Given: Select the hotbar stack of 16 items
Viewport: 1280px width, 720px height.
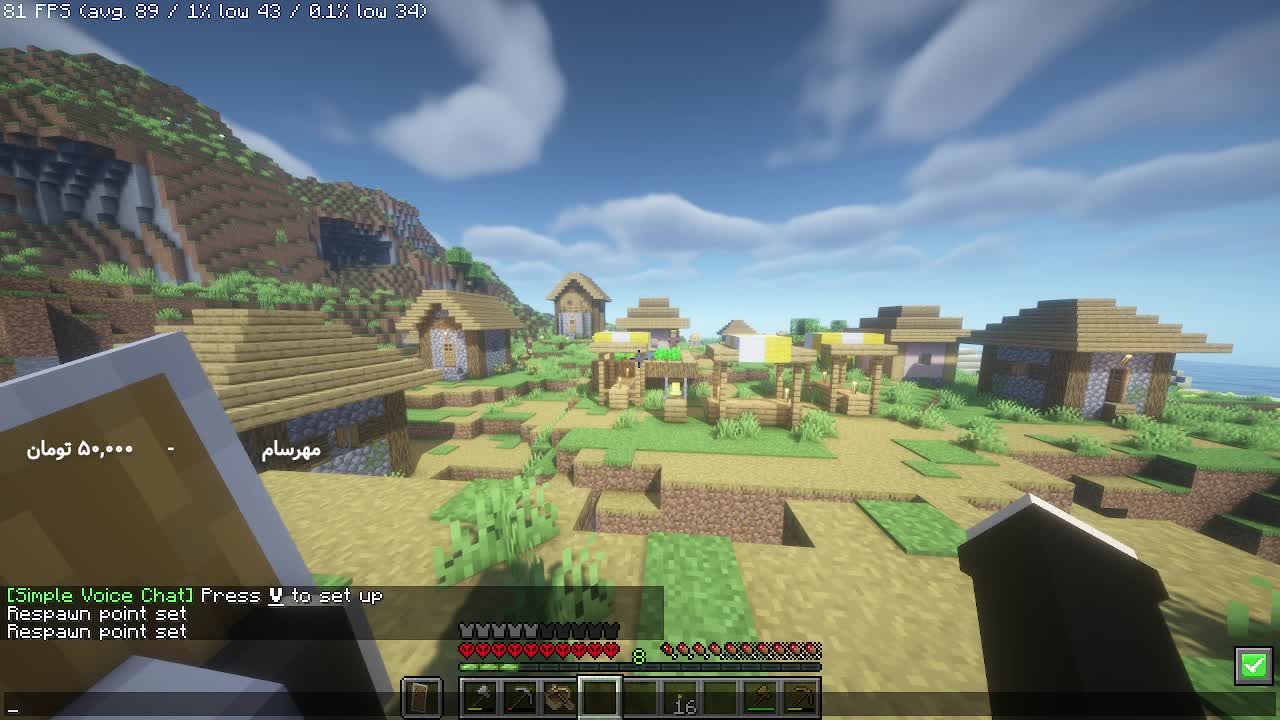Looking at the screenshot, I should pyautogui.click(x=681, y=697).
